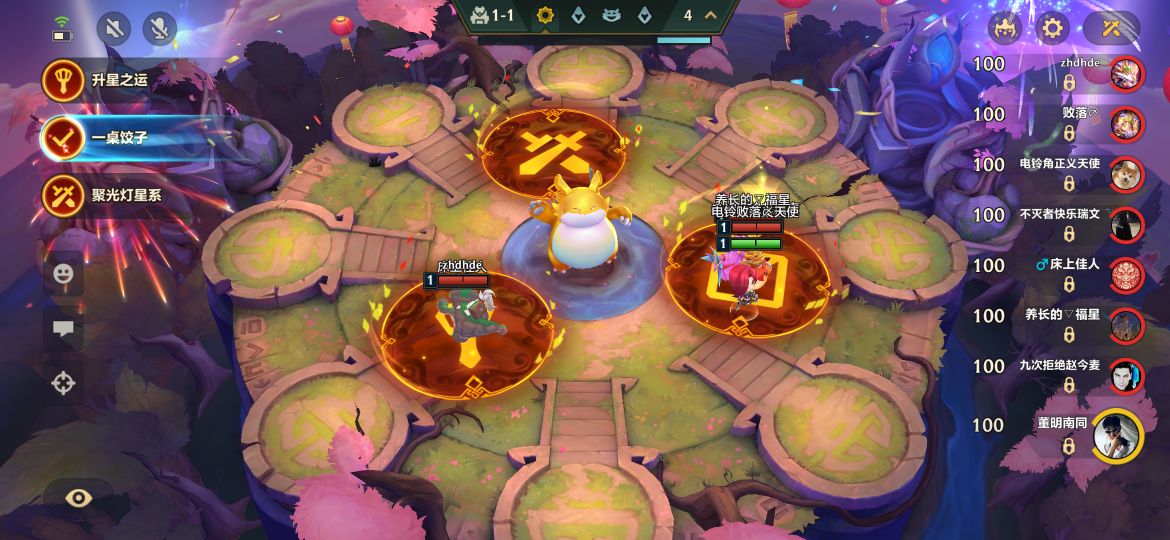Toggle the eye visibility button
The height and width of the screenshot is (540, 1170).
click(x=78, y=497)
